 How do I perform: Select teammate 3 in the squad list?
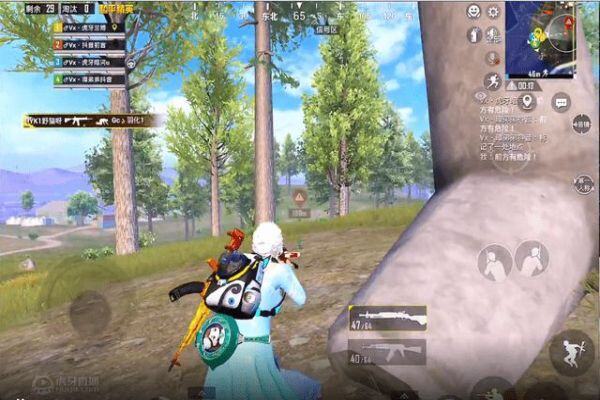pos(89,63)
